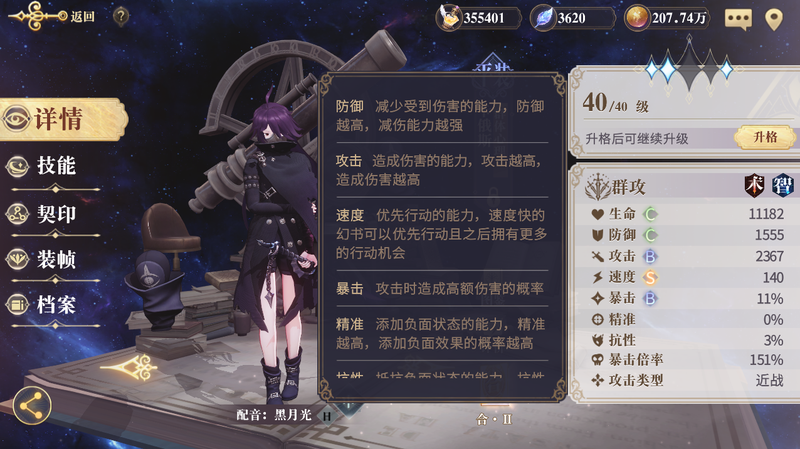Click the red 木 element badge

tap(754, 185)
